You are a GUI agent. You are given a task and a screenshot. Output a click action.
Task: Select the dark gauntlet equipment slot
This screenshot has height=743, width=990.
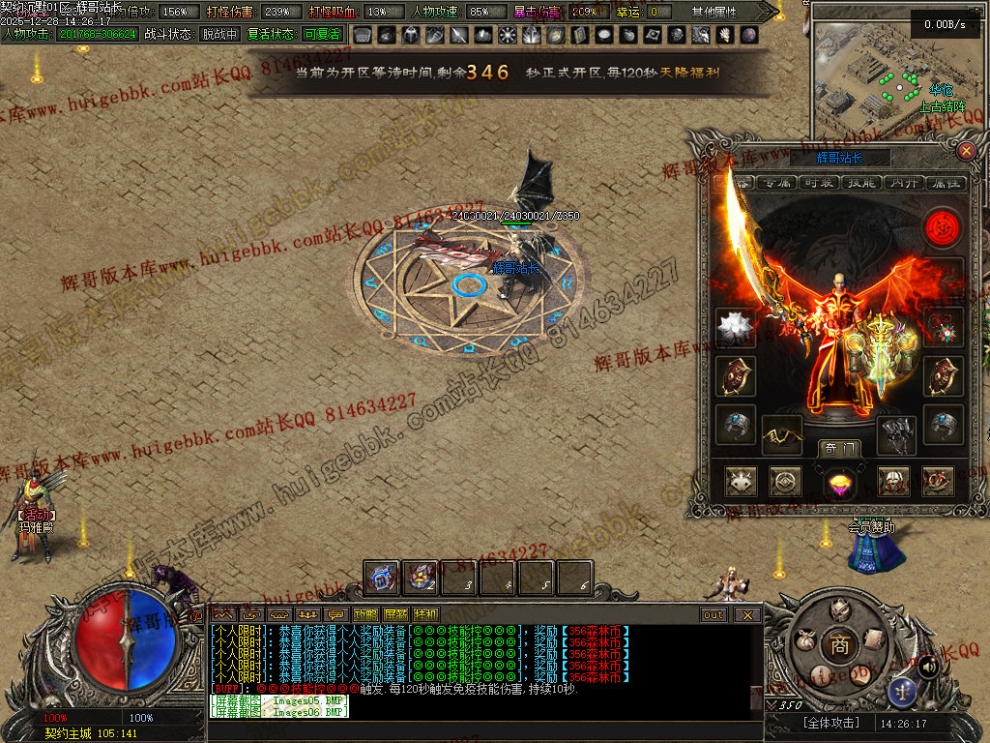896,434
